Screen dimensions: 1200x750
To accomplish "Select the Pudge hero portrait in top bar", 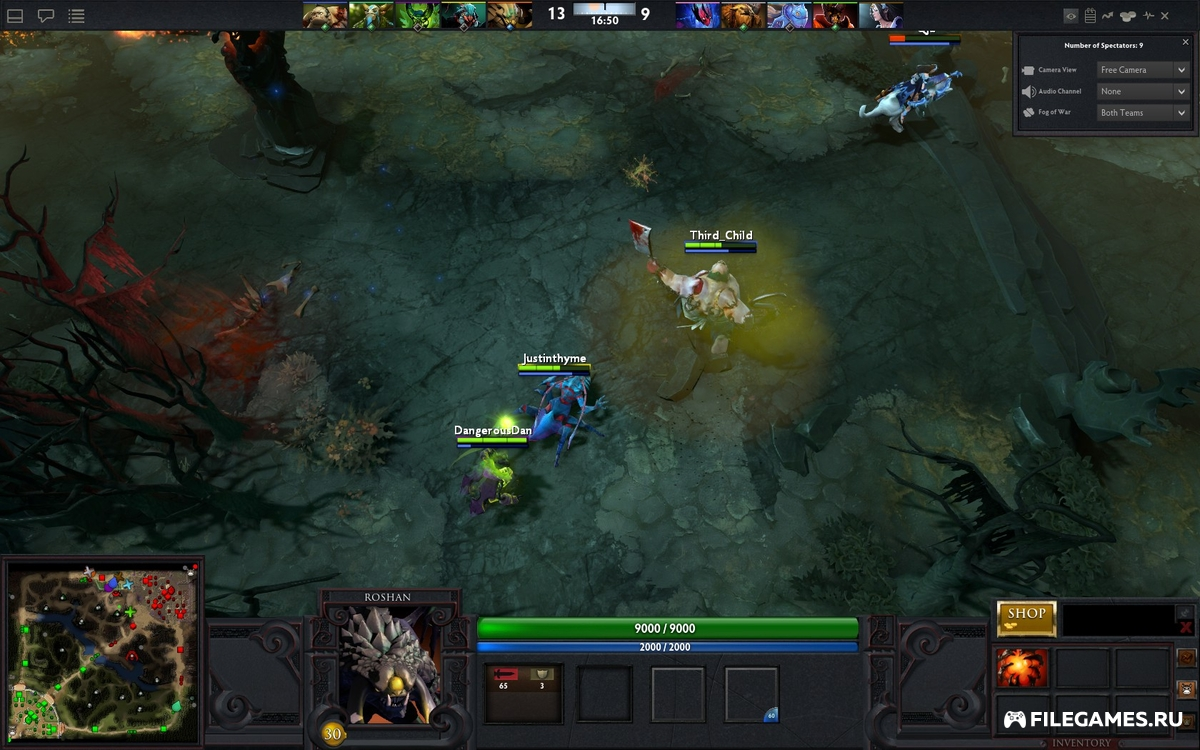I will coord(326,15).
